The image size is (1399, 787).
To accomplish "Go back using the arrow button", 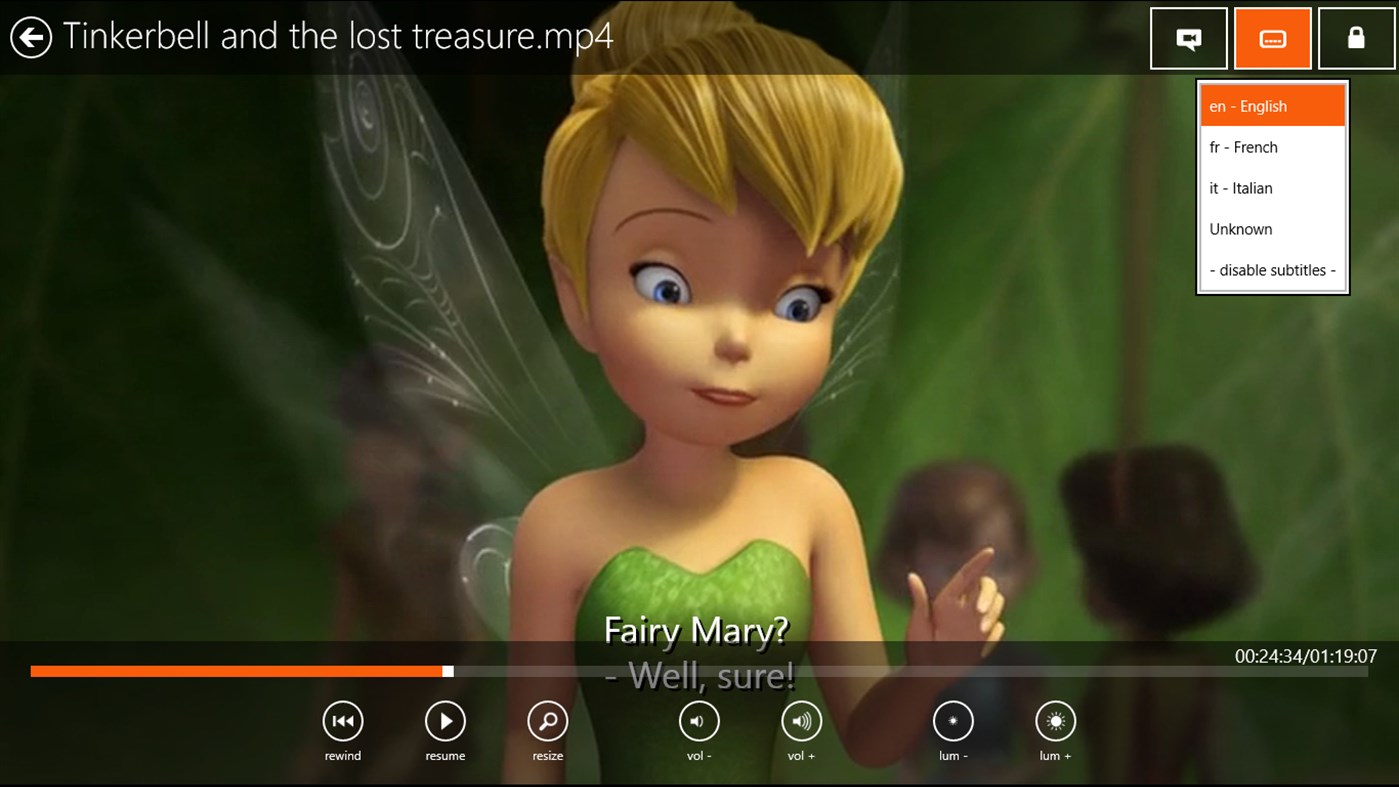I will point(31,37).
